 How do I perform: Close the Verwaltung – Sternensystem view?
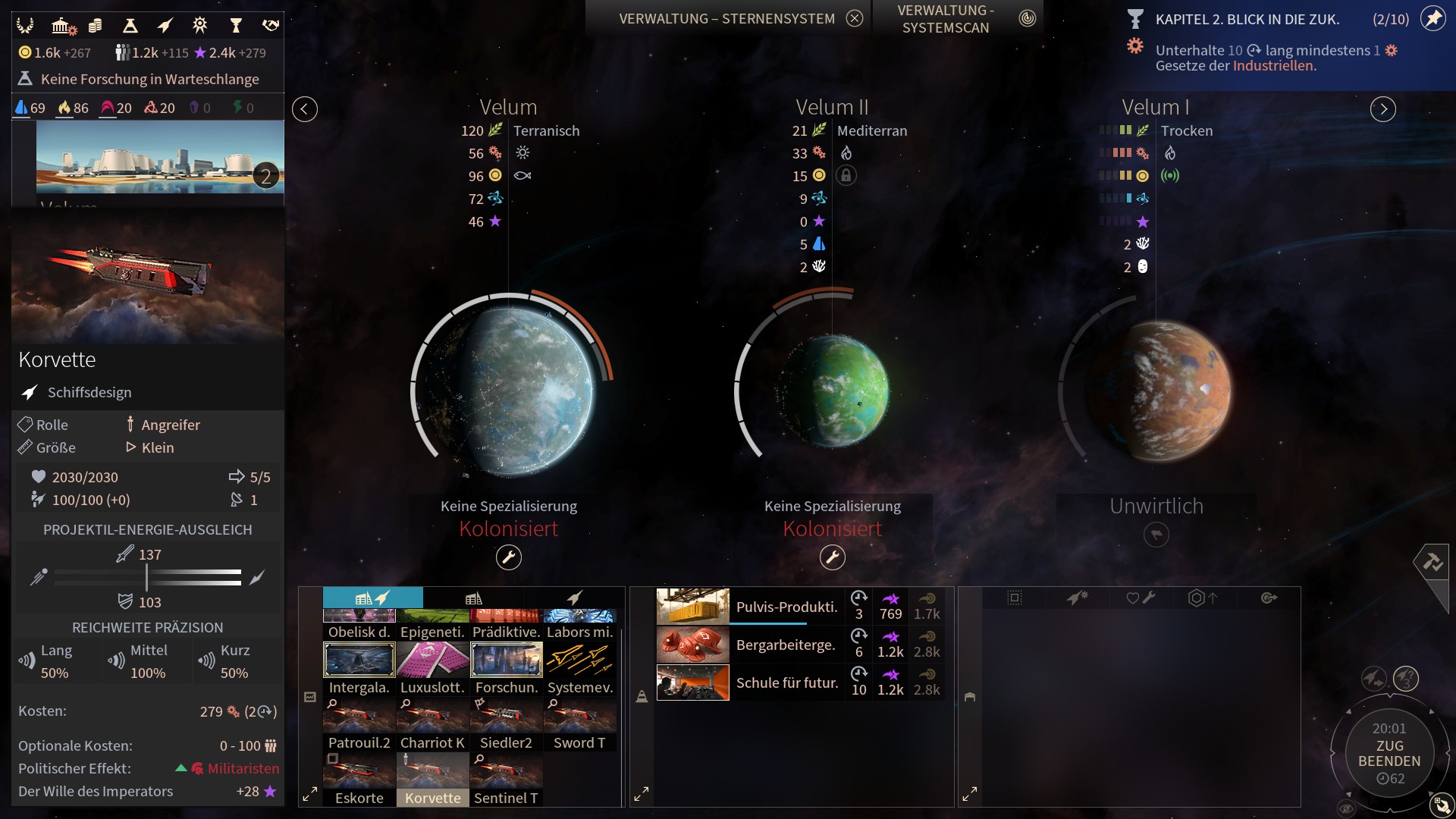(x=855, y=19)
